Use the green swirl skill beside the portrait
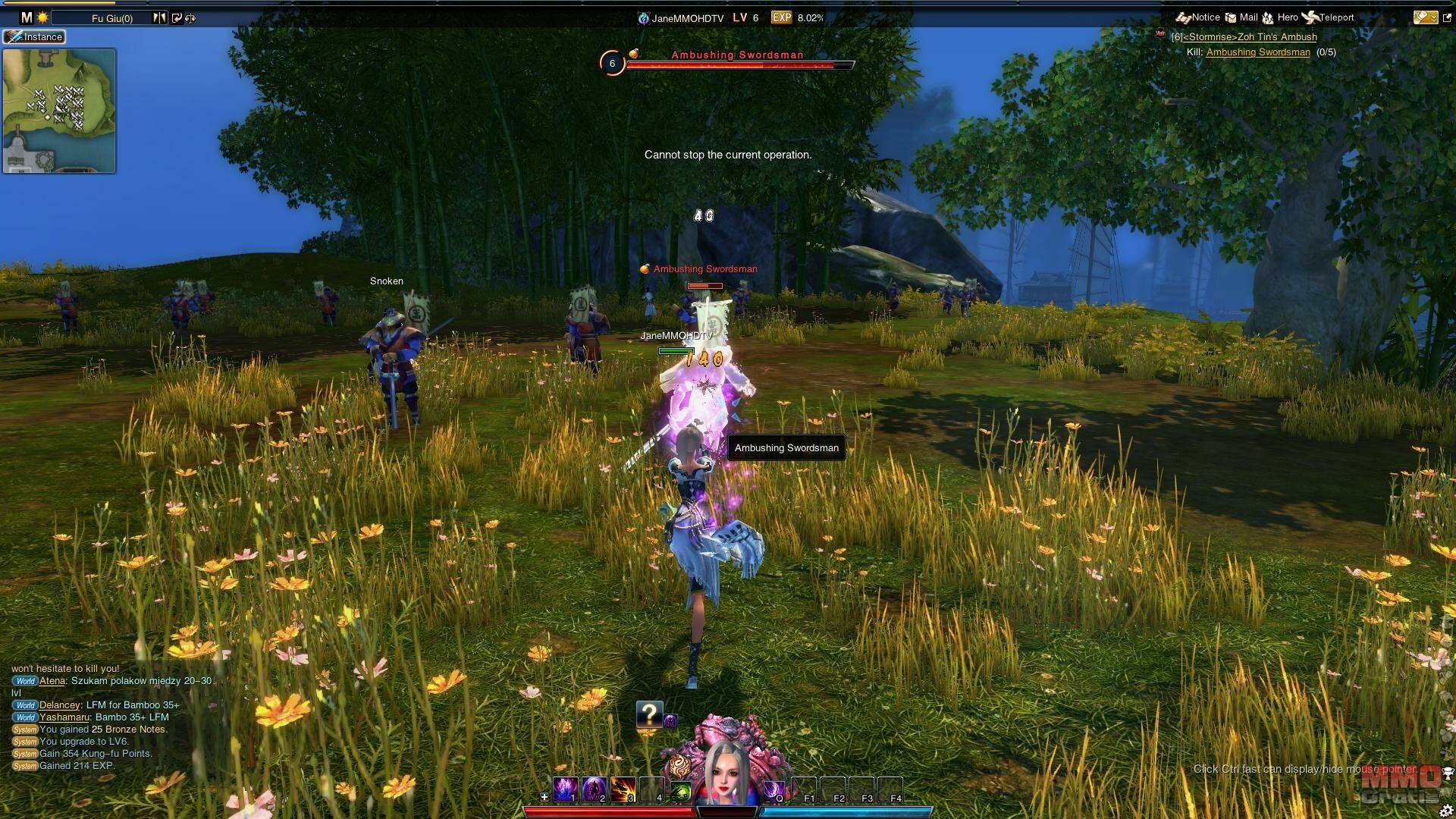Image resolution: width=1456 pixels, height=819 pixels. tap(681, 791)
